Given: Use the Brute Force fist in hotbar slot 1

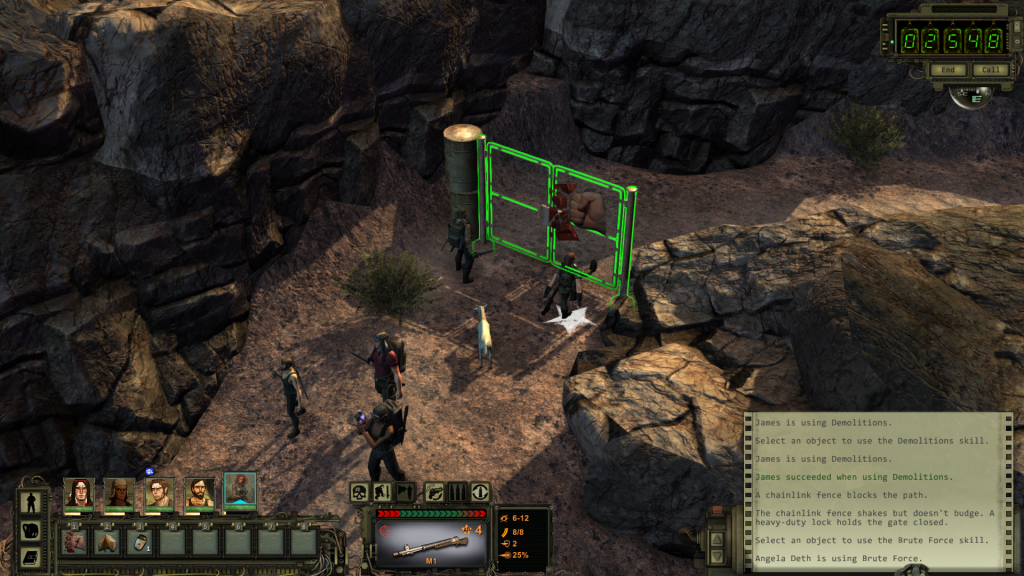Looking at the screenshot, I should [76, 542].
